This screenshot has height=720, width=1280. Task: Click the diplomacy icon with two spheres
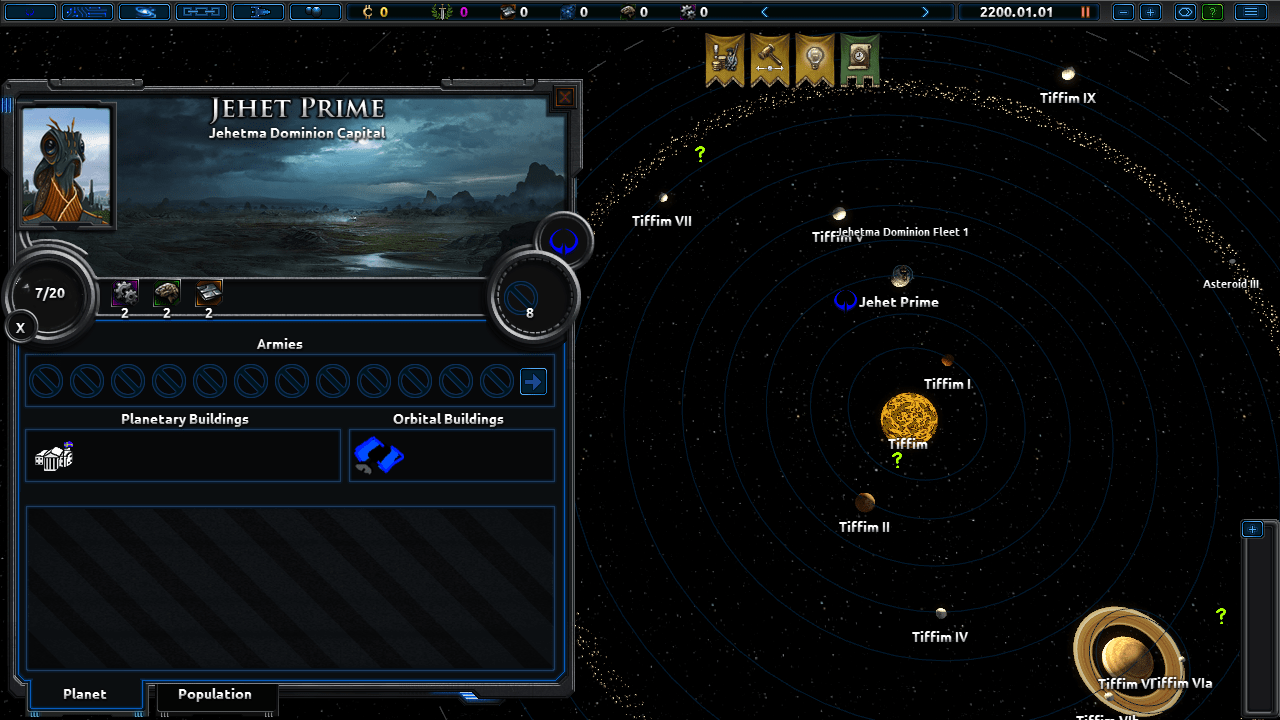(315, 11)
